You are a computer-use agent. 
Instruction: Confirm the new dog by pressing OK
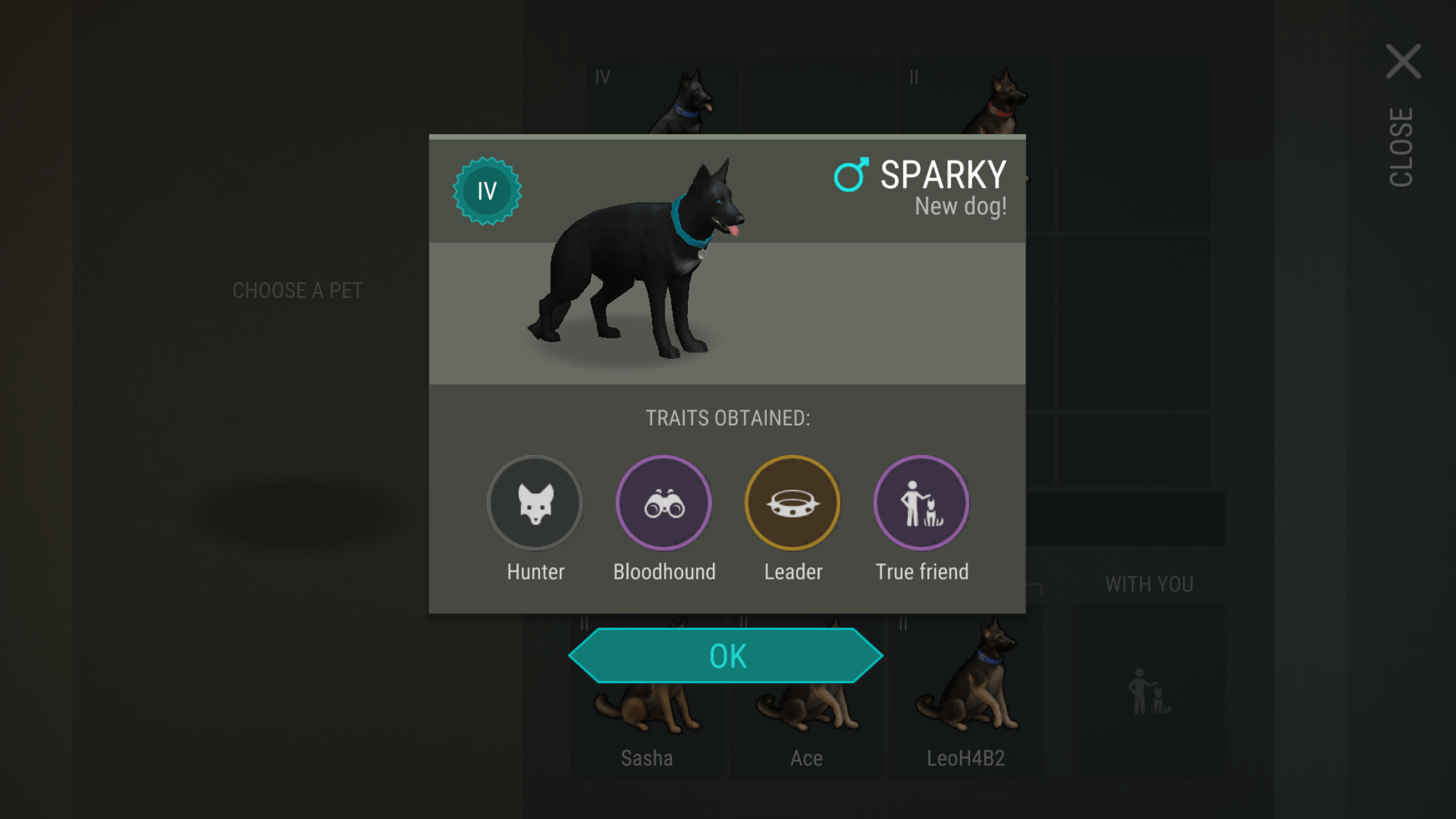[728, 655]
